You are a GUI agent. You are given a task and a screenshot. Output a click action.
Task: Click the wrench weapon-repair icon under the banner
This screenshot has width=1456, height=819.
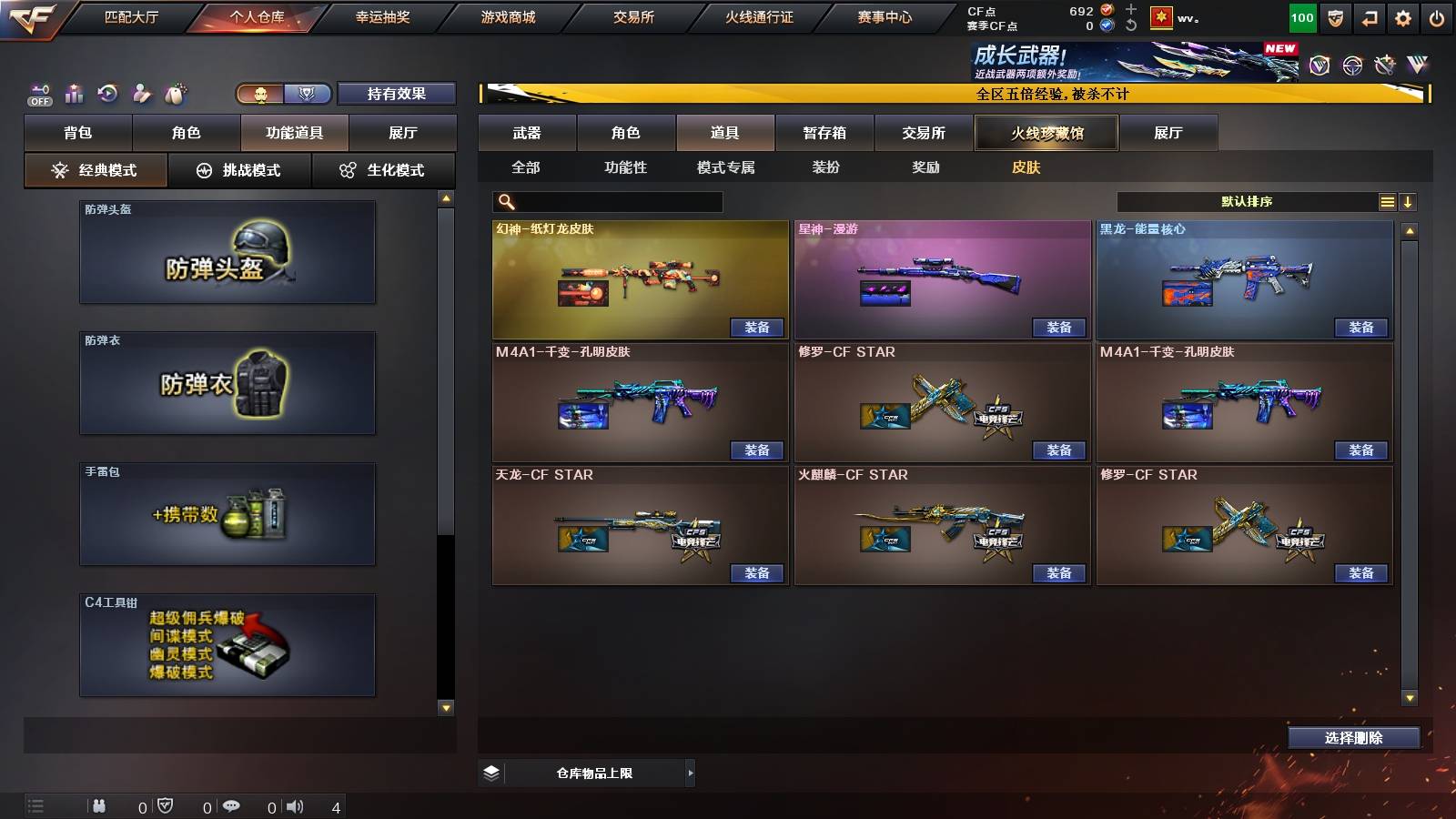(x=1385, y=66)
